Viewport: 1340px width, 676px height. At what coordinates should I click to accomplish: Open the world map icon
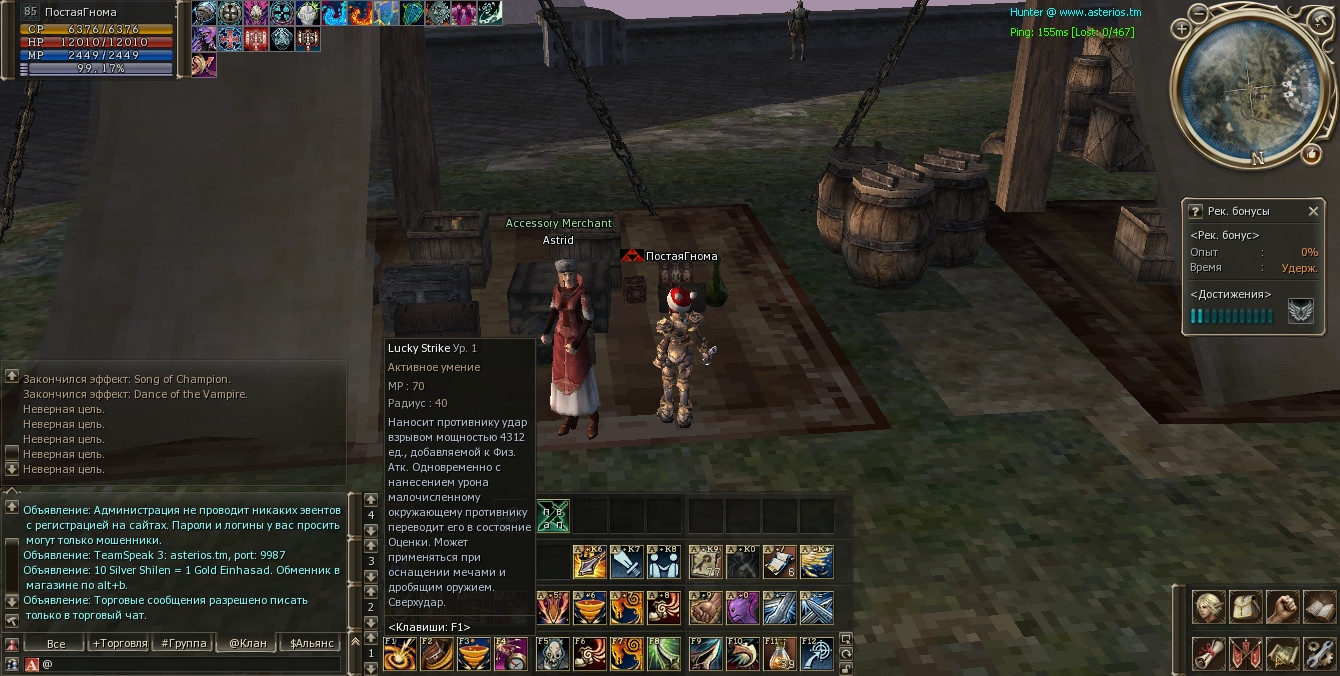1283,653
